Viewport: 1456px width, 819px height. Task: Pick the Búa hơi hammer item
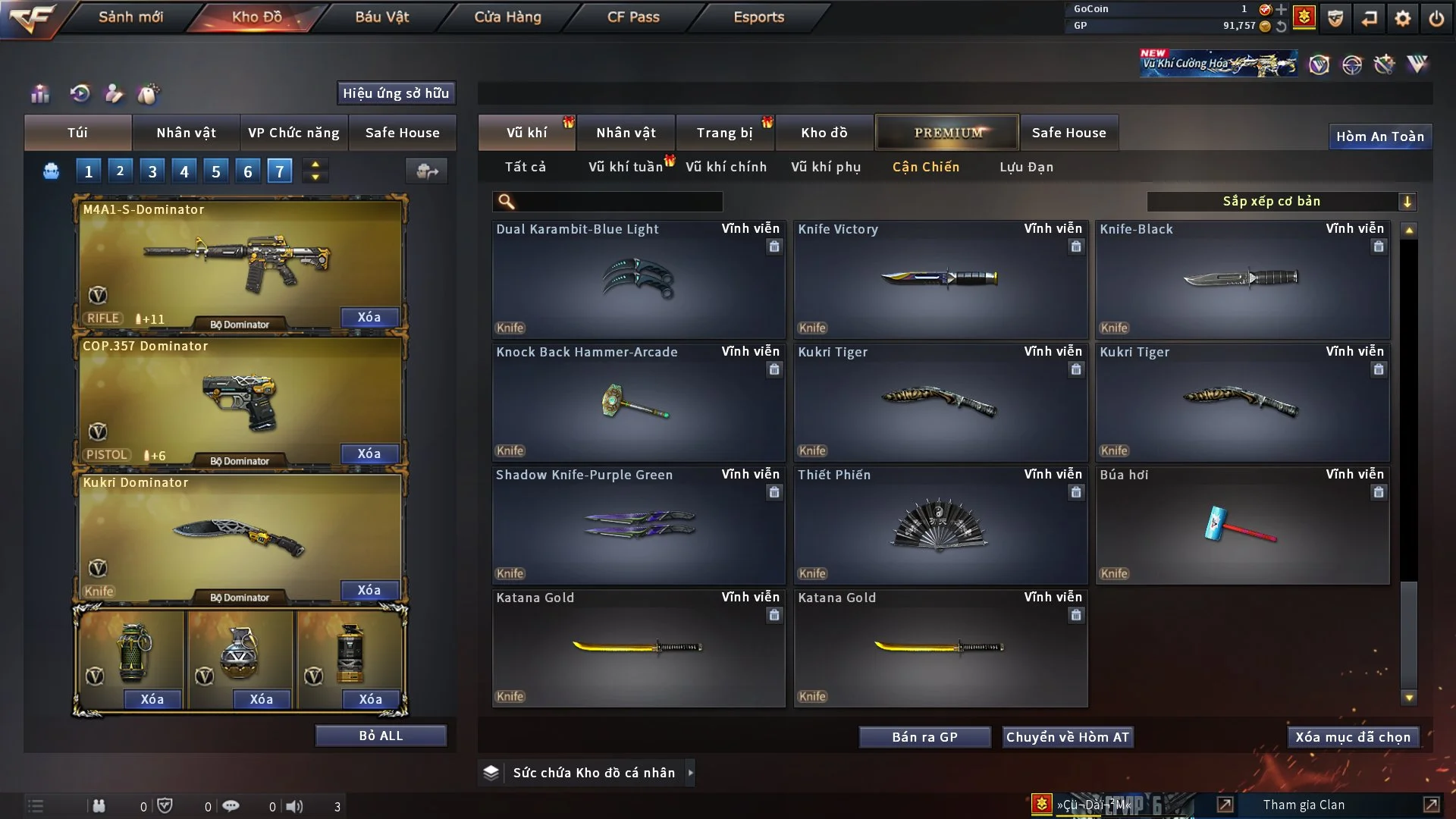(1241, 525)
